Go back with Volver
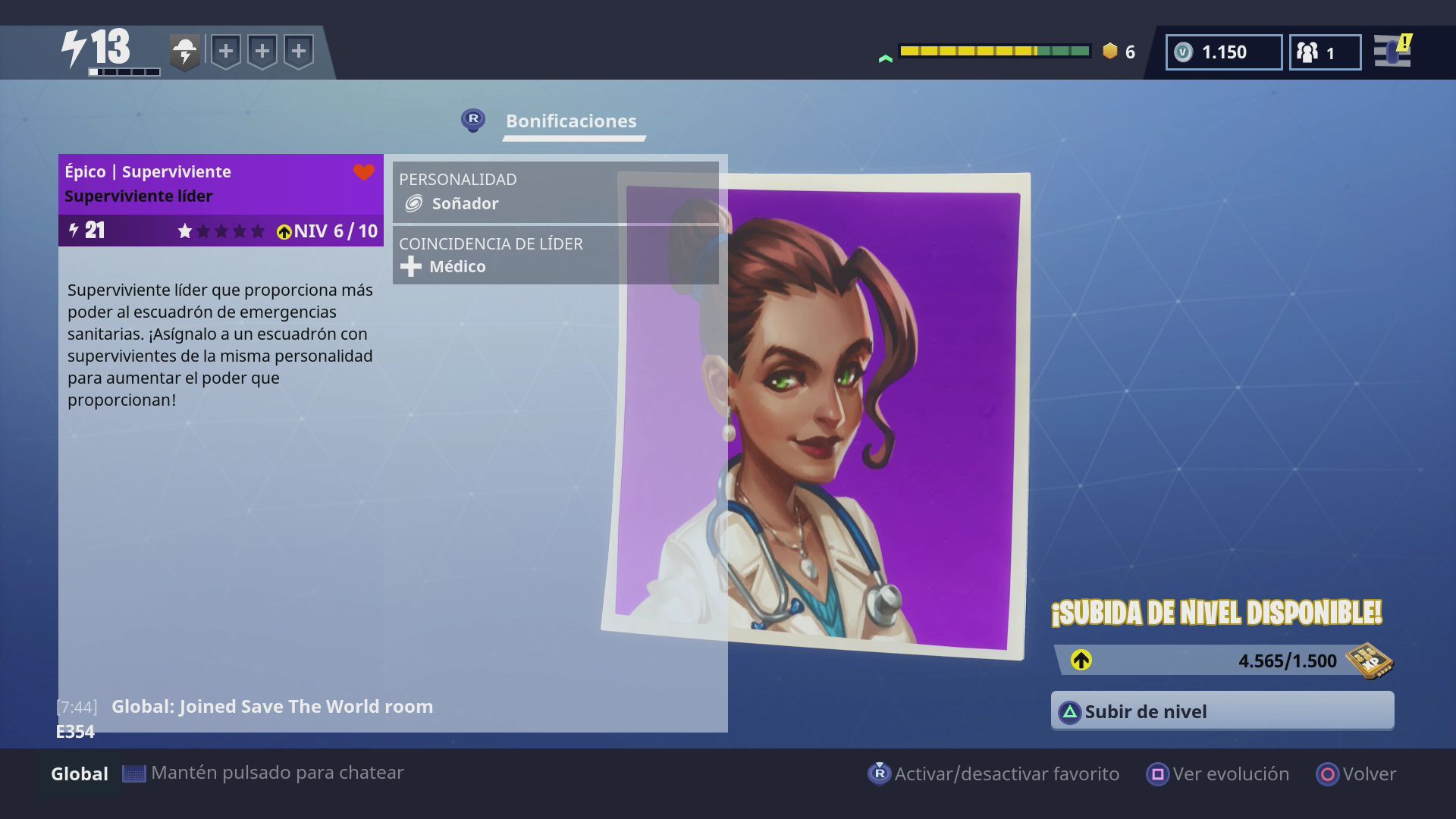 pyautogui.click(x=1357, y=773)
